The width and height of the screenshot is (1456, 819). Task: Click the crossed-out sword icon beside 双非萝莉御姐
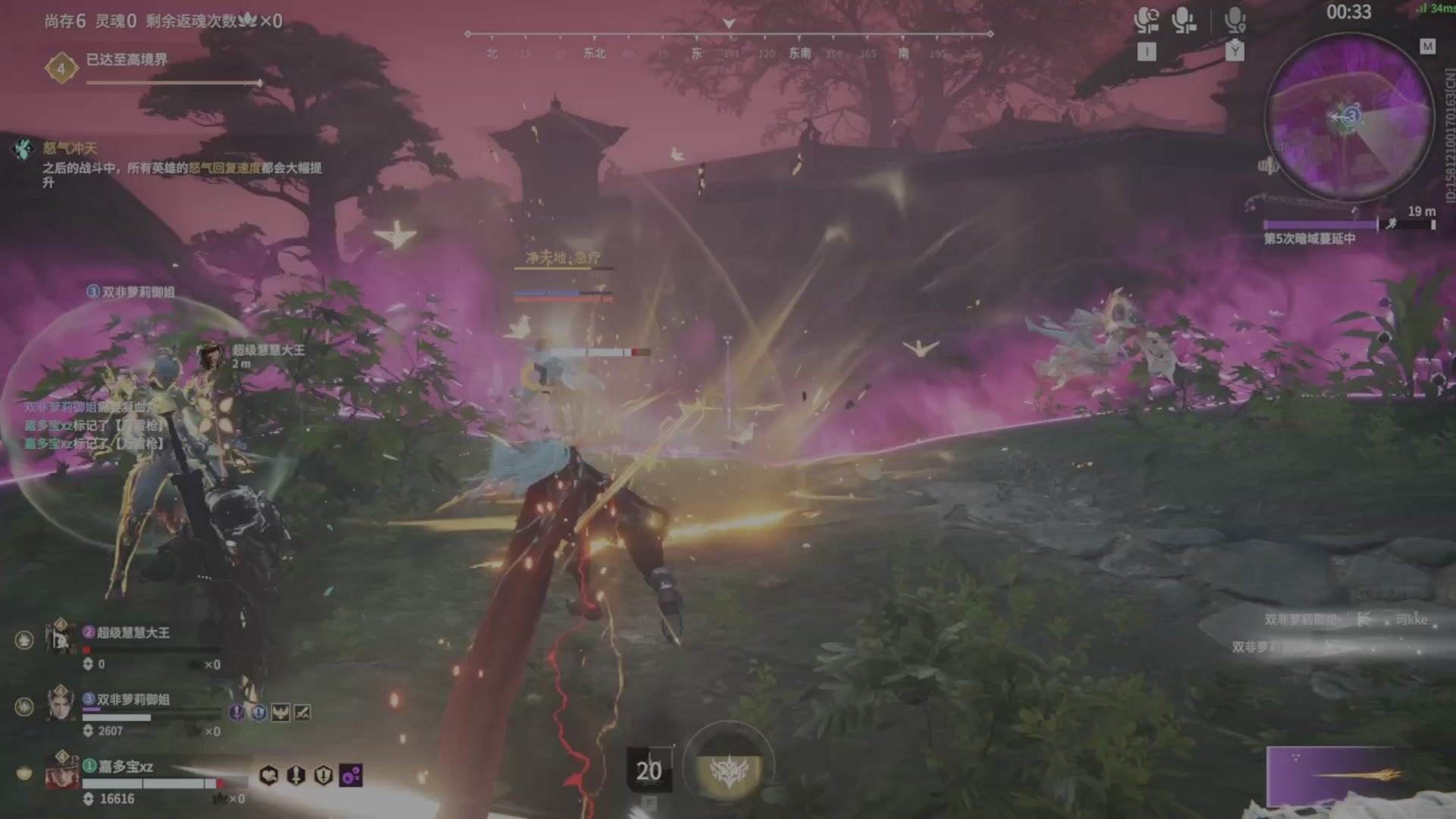click(x=302, y=712)
